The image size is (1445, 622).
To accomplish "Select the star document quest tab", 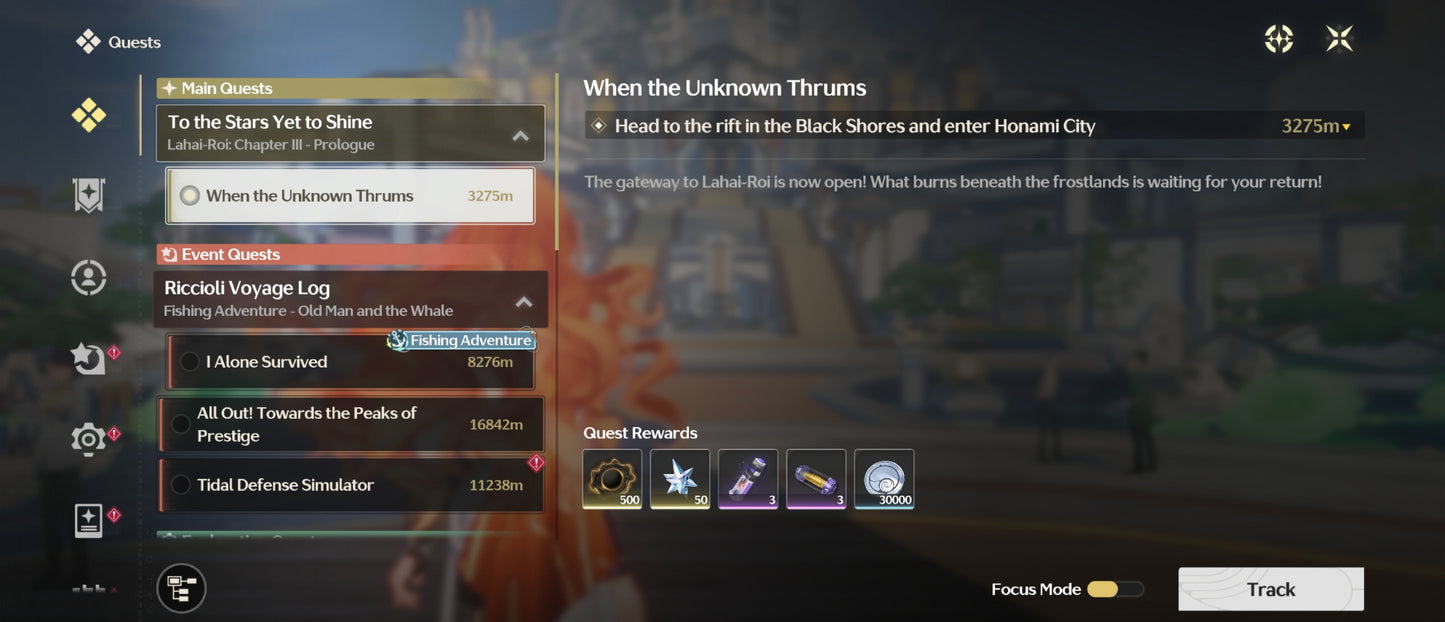I will (x=89, y=520).
